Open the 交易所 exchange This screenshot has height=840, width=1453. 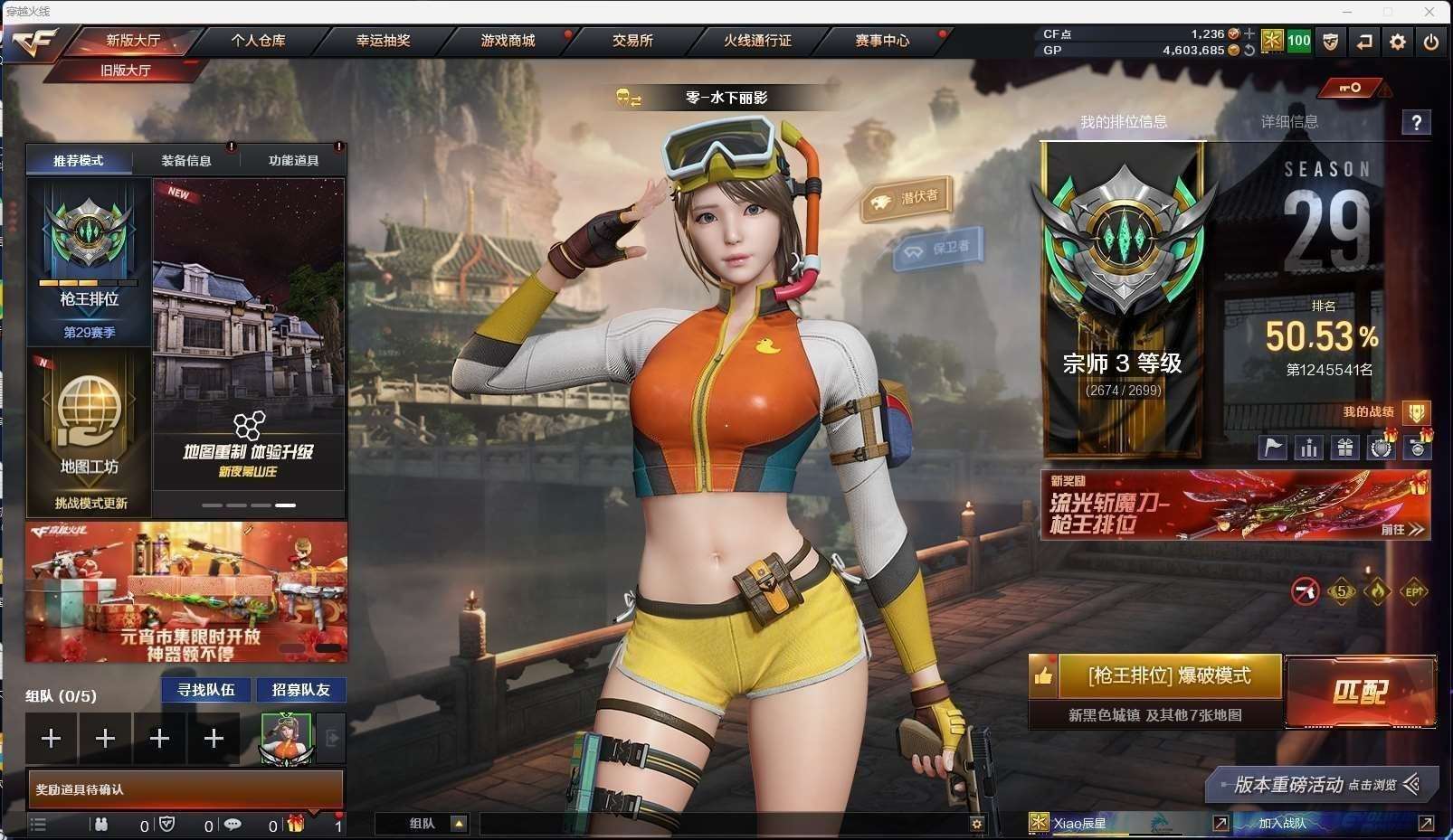tap(632, 41)
